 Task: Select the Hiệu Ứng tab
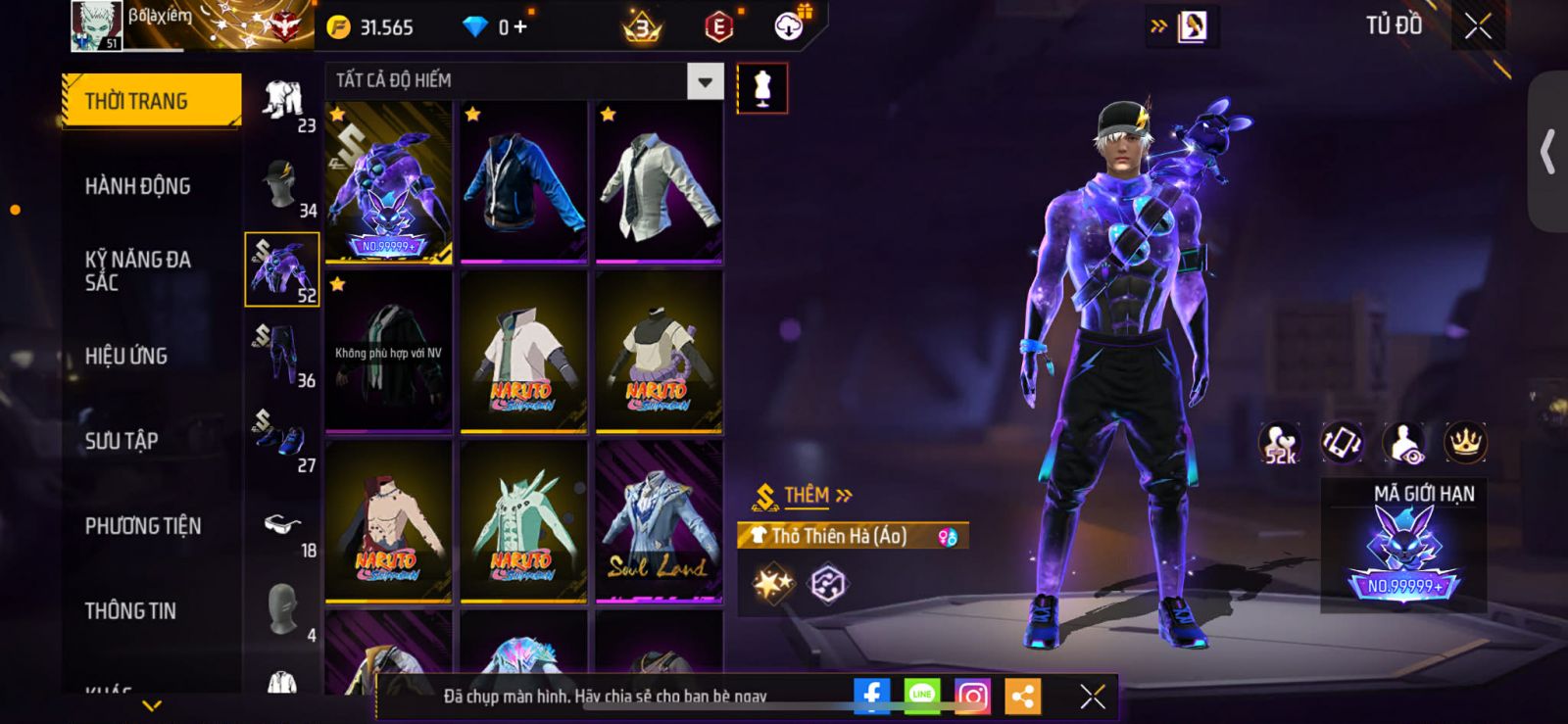(x=126, y=356)
